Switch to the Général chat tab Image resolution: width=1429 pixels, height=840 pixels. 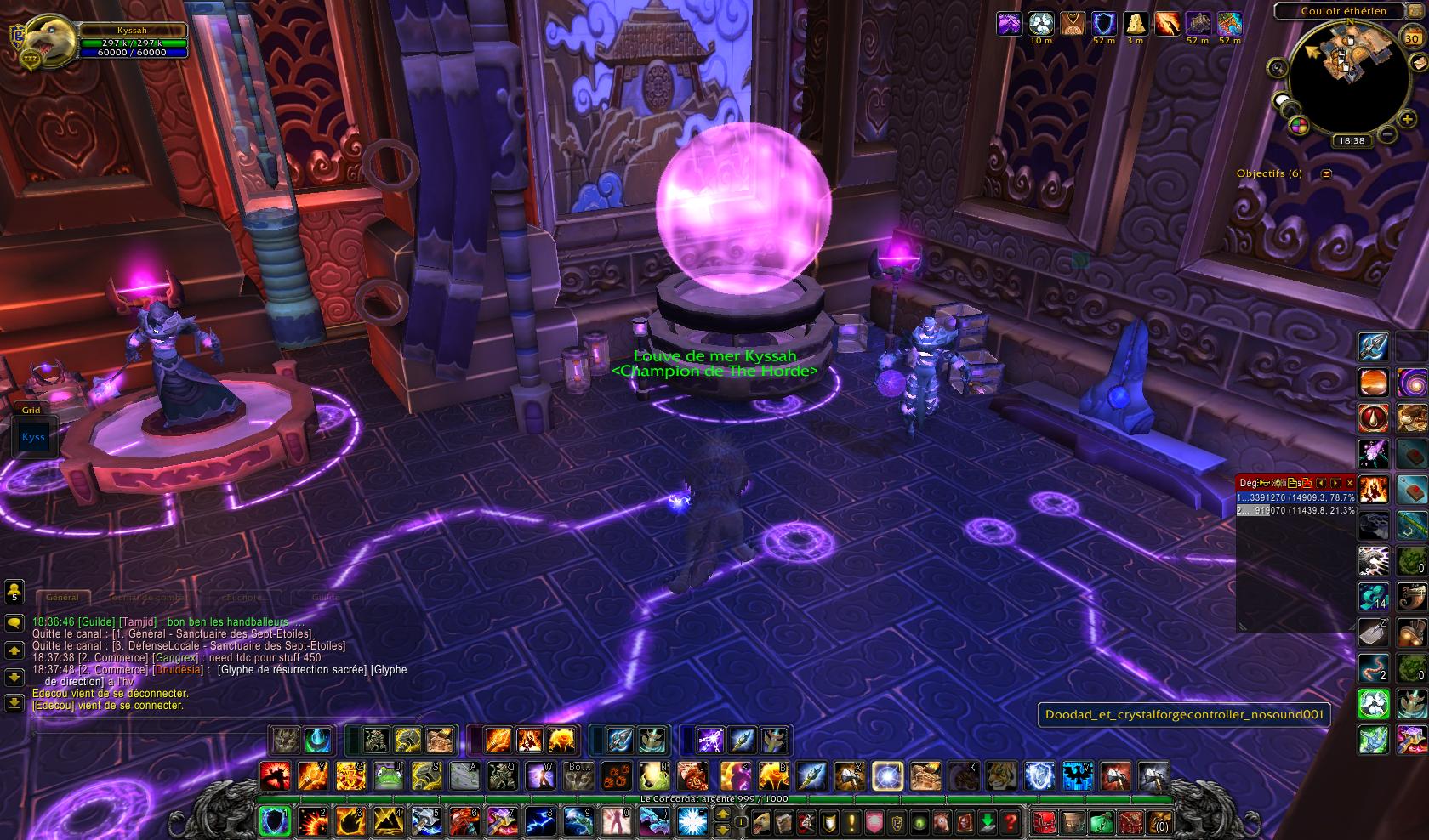(62, 598)
